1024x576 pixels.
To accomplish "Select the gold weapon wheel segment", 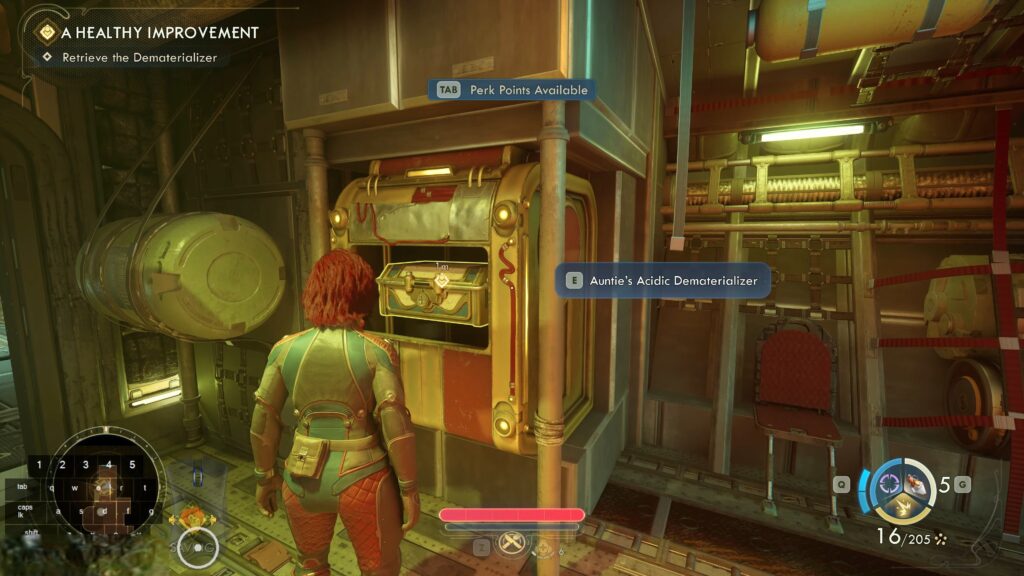I will (902, 510).
